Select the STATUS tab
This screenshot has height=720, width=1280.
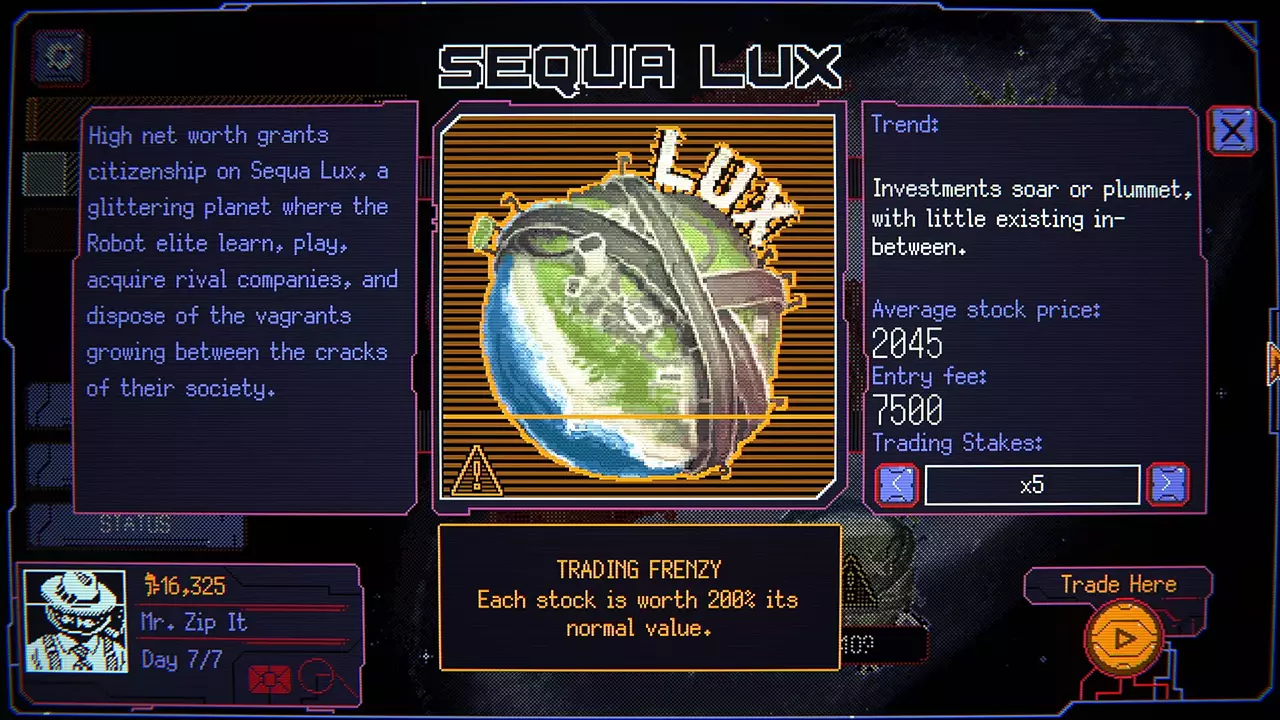tap(137, 523)
